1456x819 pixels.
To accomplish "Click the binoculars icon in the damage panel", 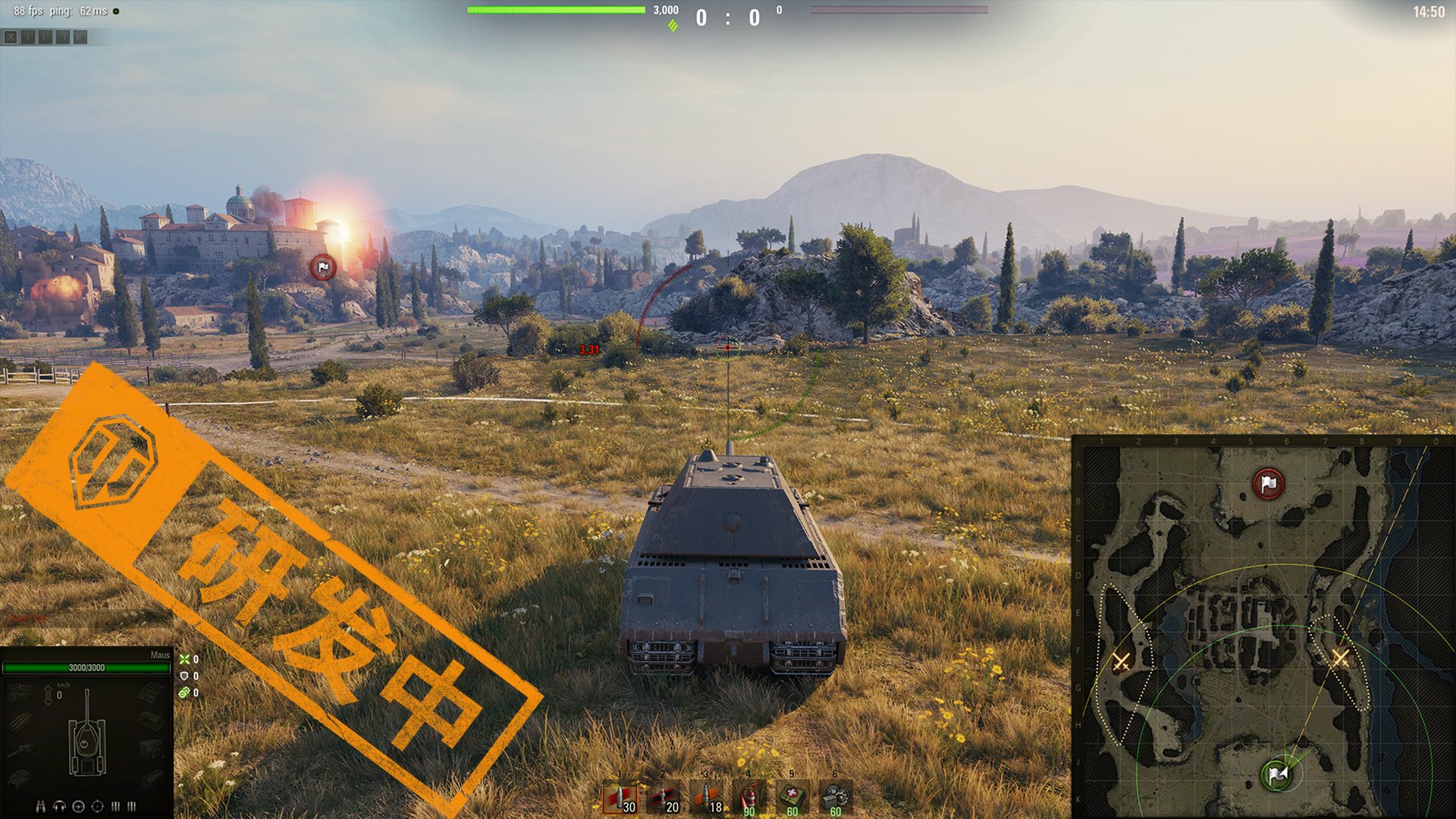I will (x=41, y=806).
